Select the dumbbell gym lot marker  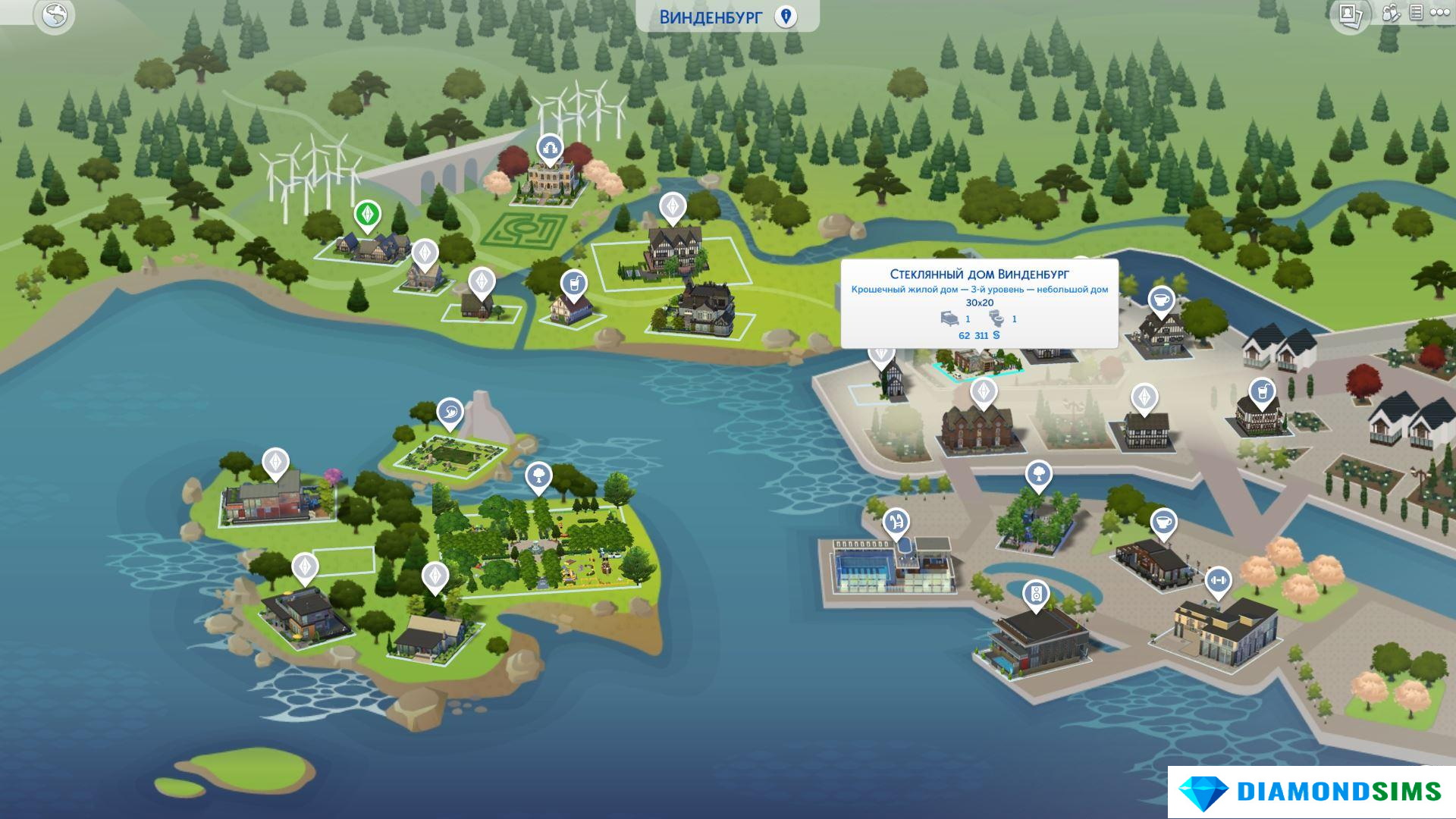pyautogui.click(x=1218, y=582)
